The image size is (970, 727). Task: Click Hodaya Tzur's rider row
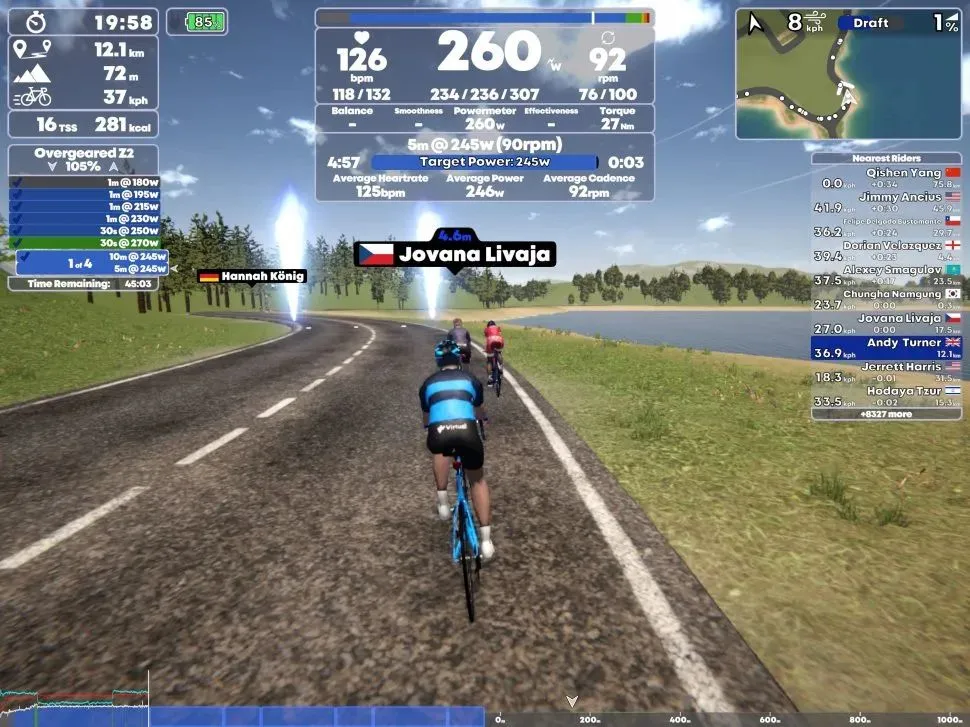click(x=886, y=396)
